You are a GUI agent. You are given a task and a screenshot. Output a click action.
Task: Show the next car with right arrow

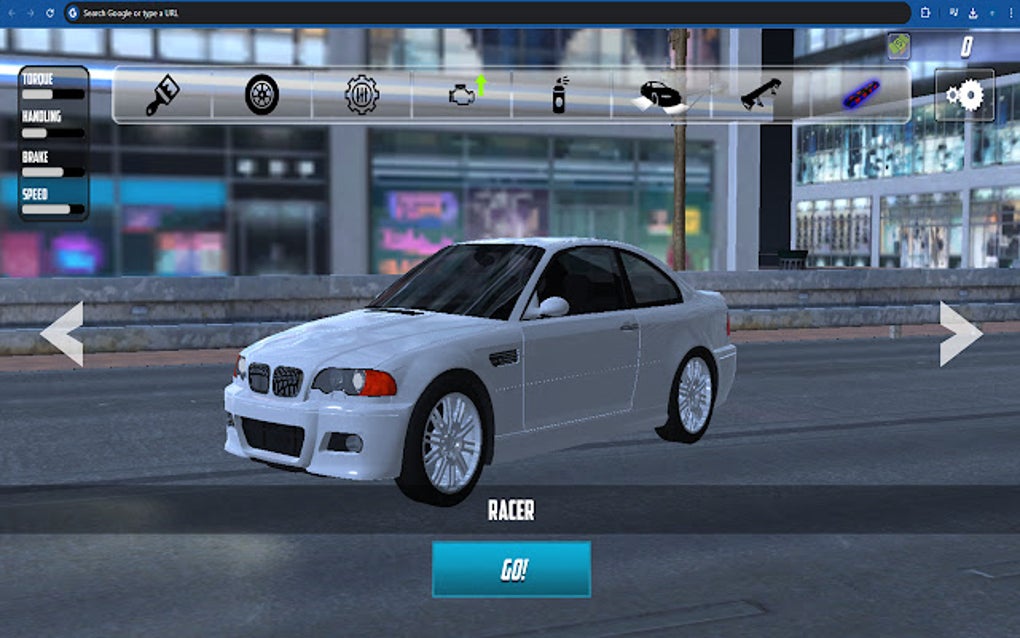point(960,334)
